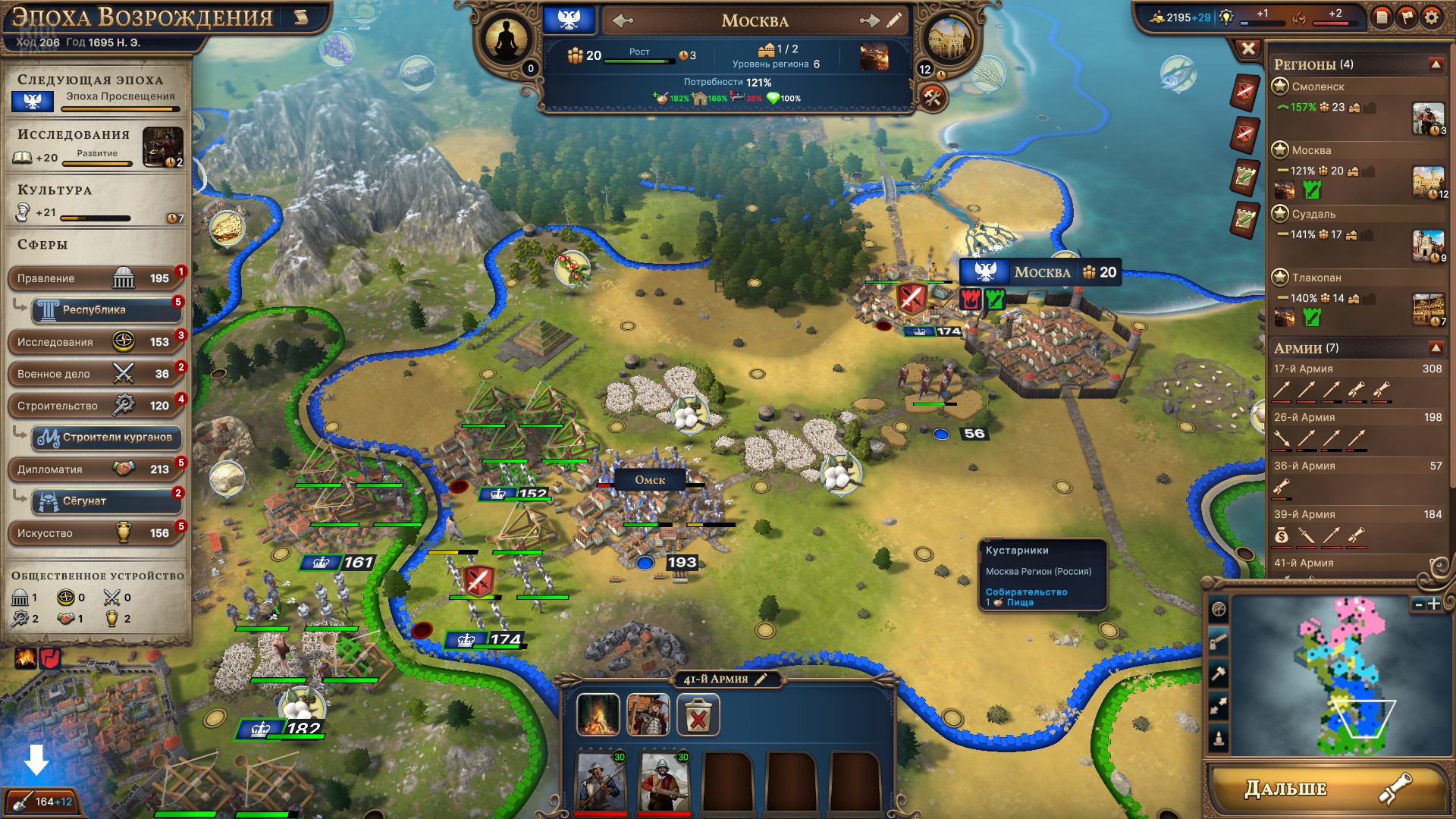
Task: Select the Республика civic entry
Action: point(105,309)
